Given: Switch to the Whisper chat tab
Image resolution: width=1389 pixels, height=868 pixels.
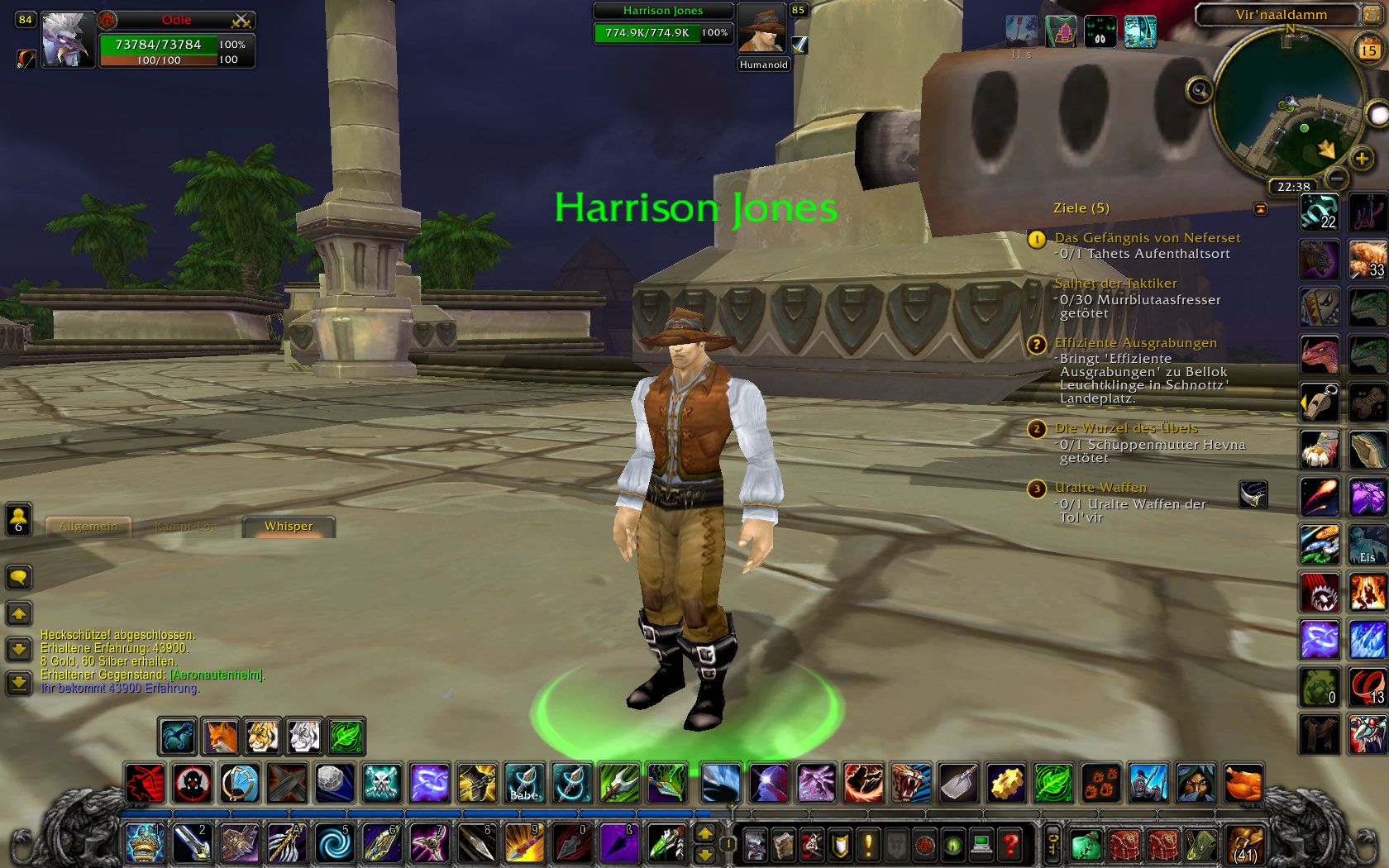Looking at the screenshot, I should (289, 527).
